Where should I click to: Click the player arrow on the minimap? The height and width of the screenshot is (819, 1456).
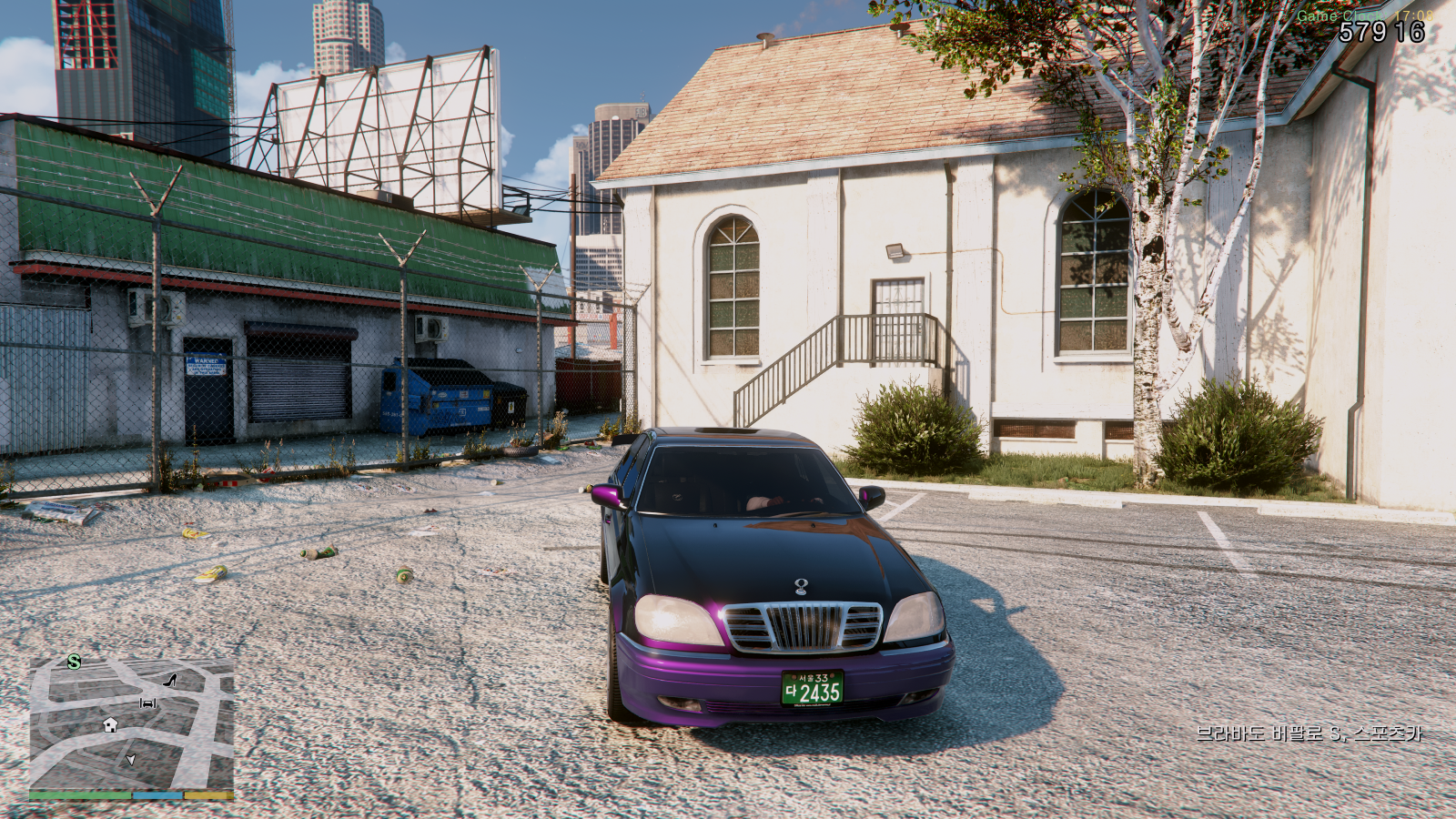click(x=130, y=760)
